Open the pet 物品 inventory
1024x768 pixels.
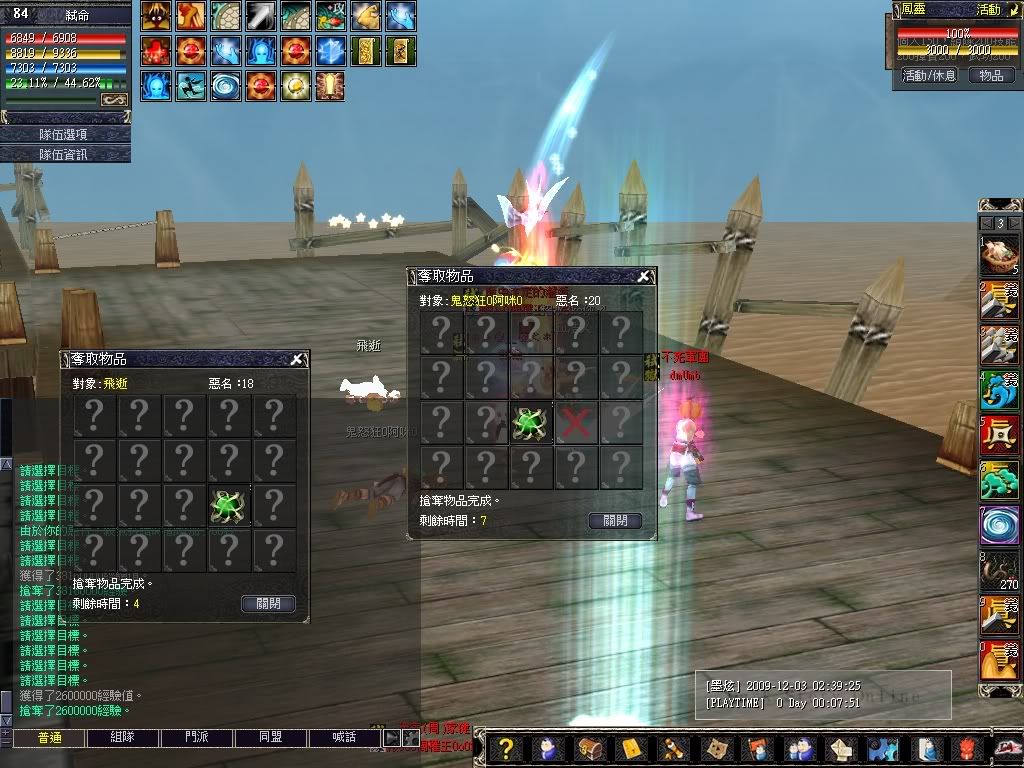click(990, 75)
